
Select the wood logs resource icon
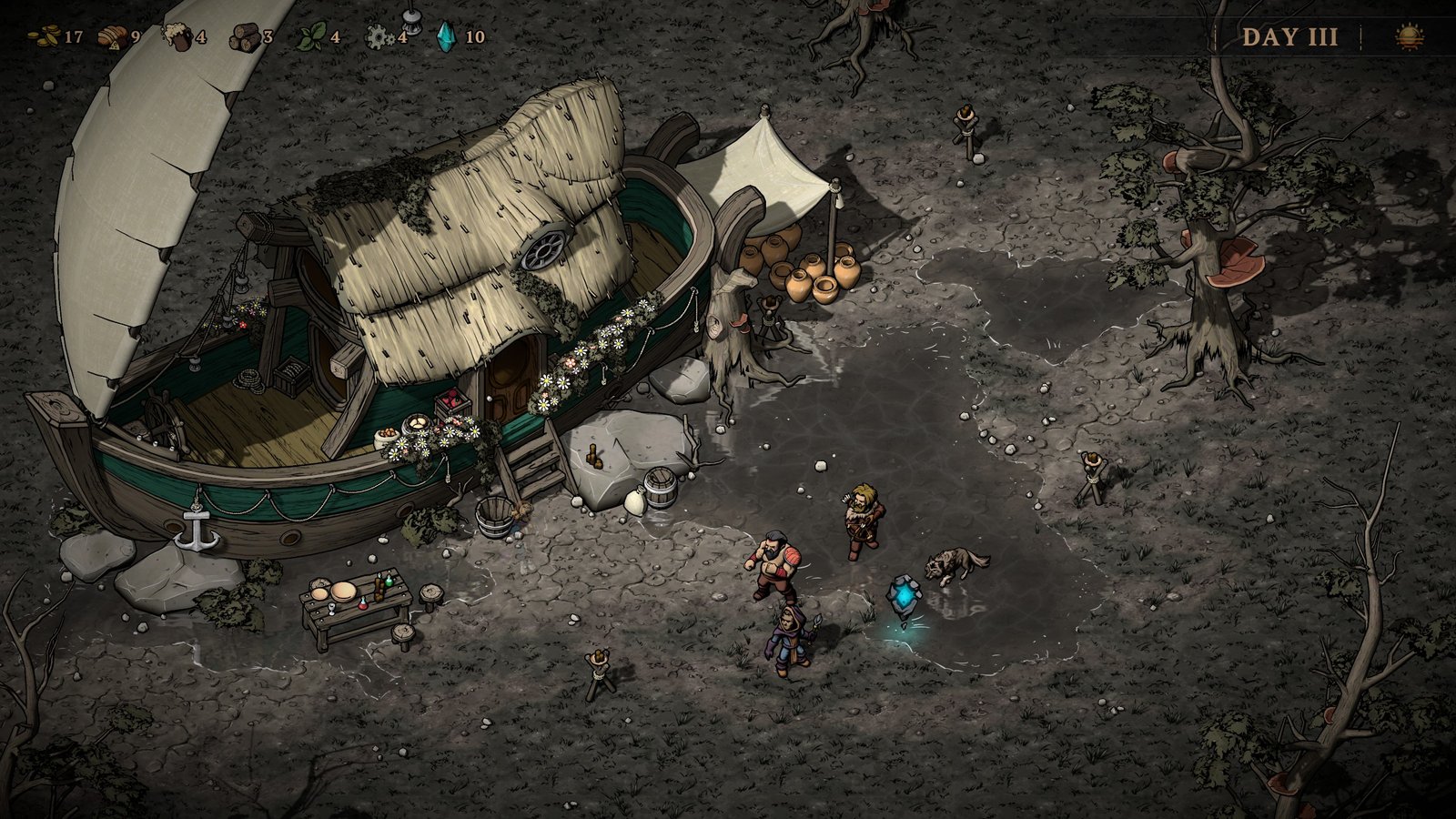coord(243,37)
